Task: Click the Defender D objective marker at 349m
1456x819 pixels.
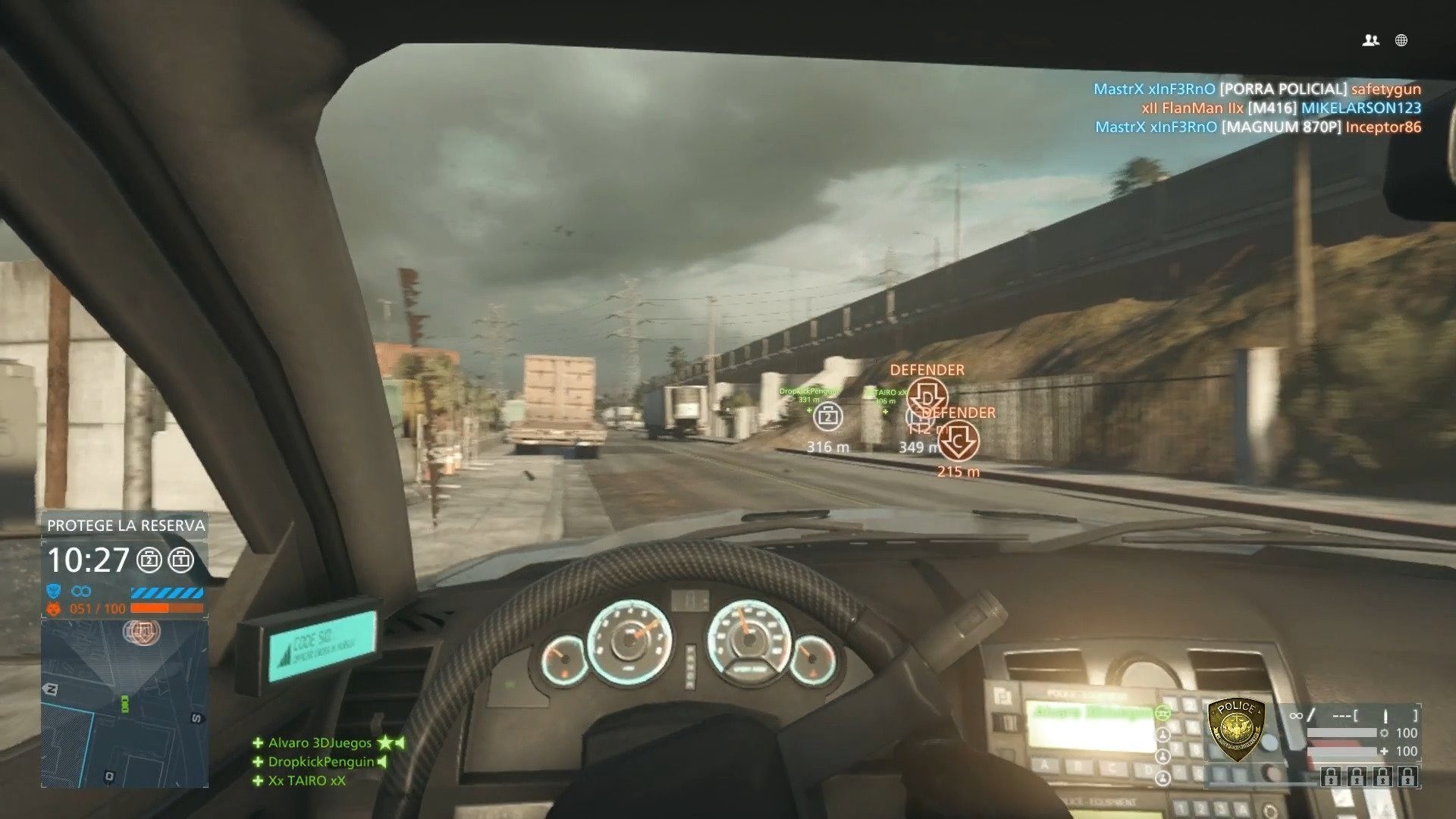Action: (929, 397)
